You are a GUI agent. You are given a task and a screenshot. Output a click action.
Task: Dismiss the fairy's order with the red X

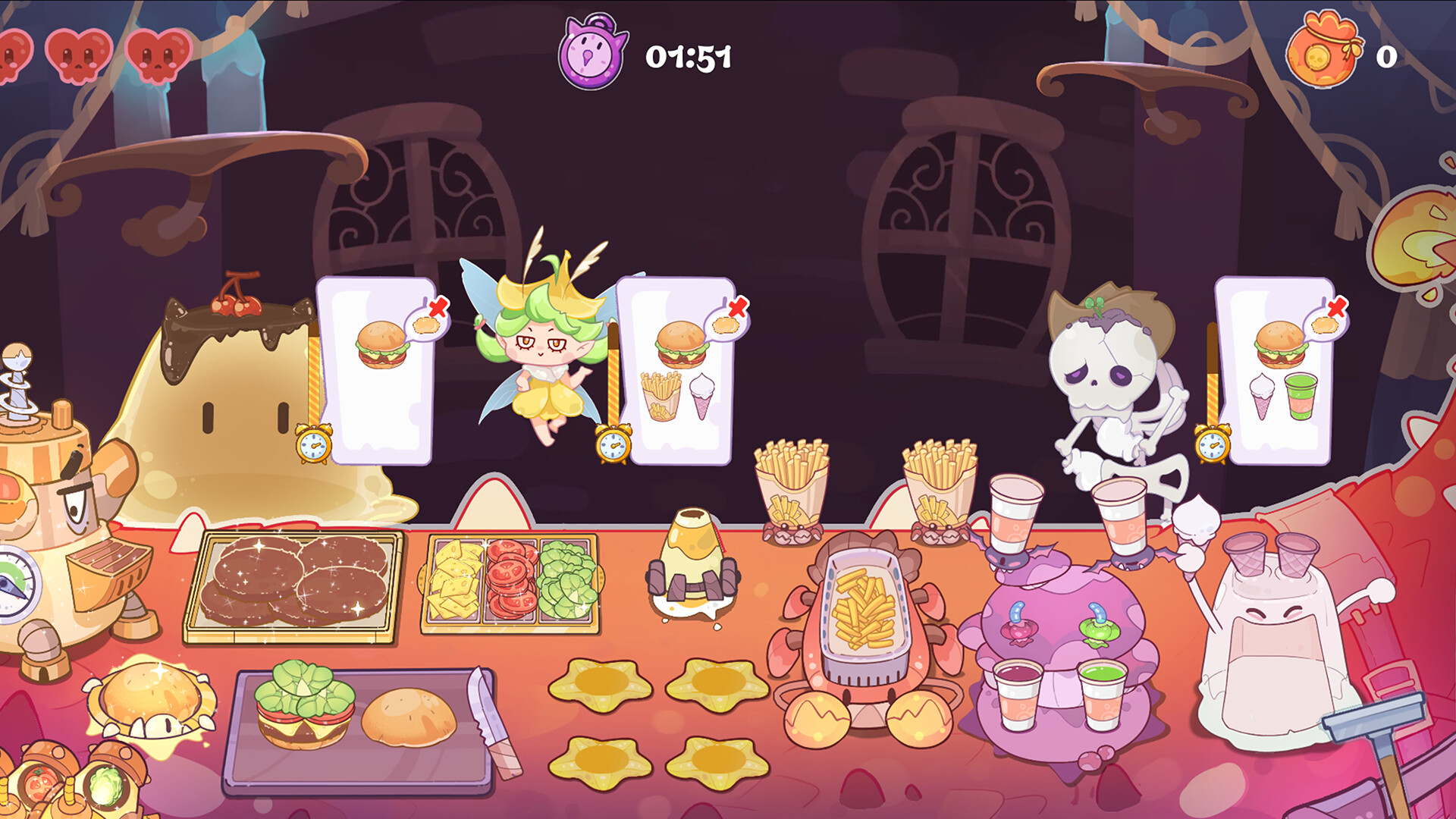[438, 306]
